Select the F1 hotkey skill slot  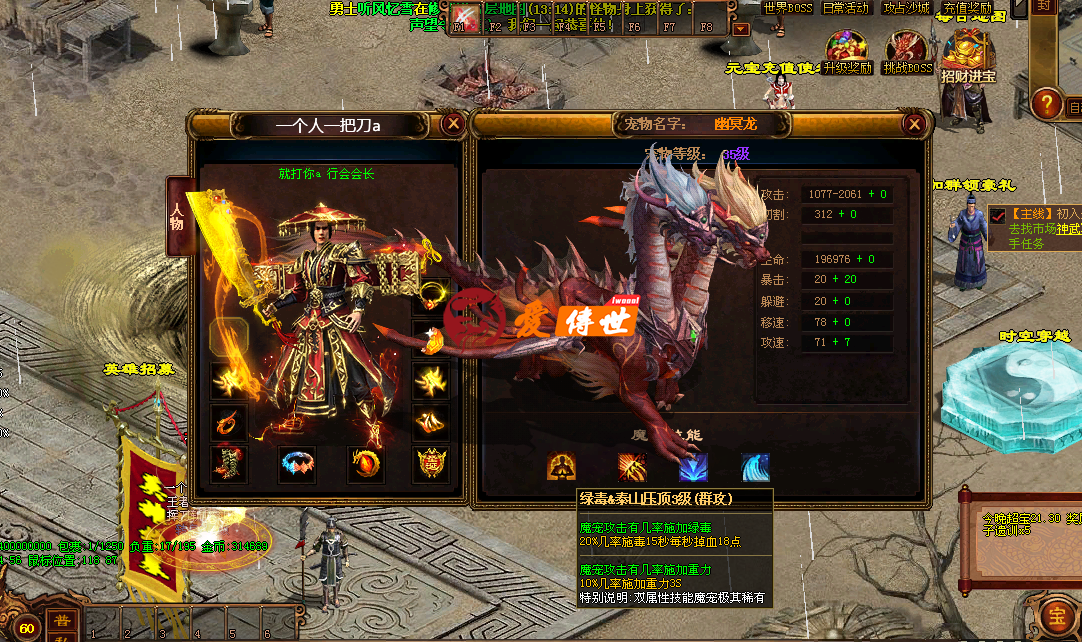point(465,17)
